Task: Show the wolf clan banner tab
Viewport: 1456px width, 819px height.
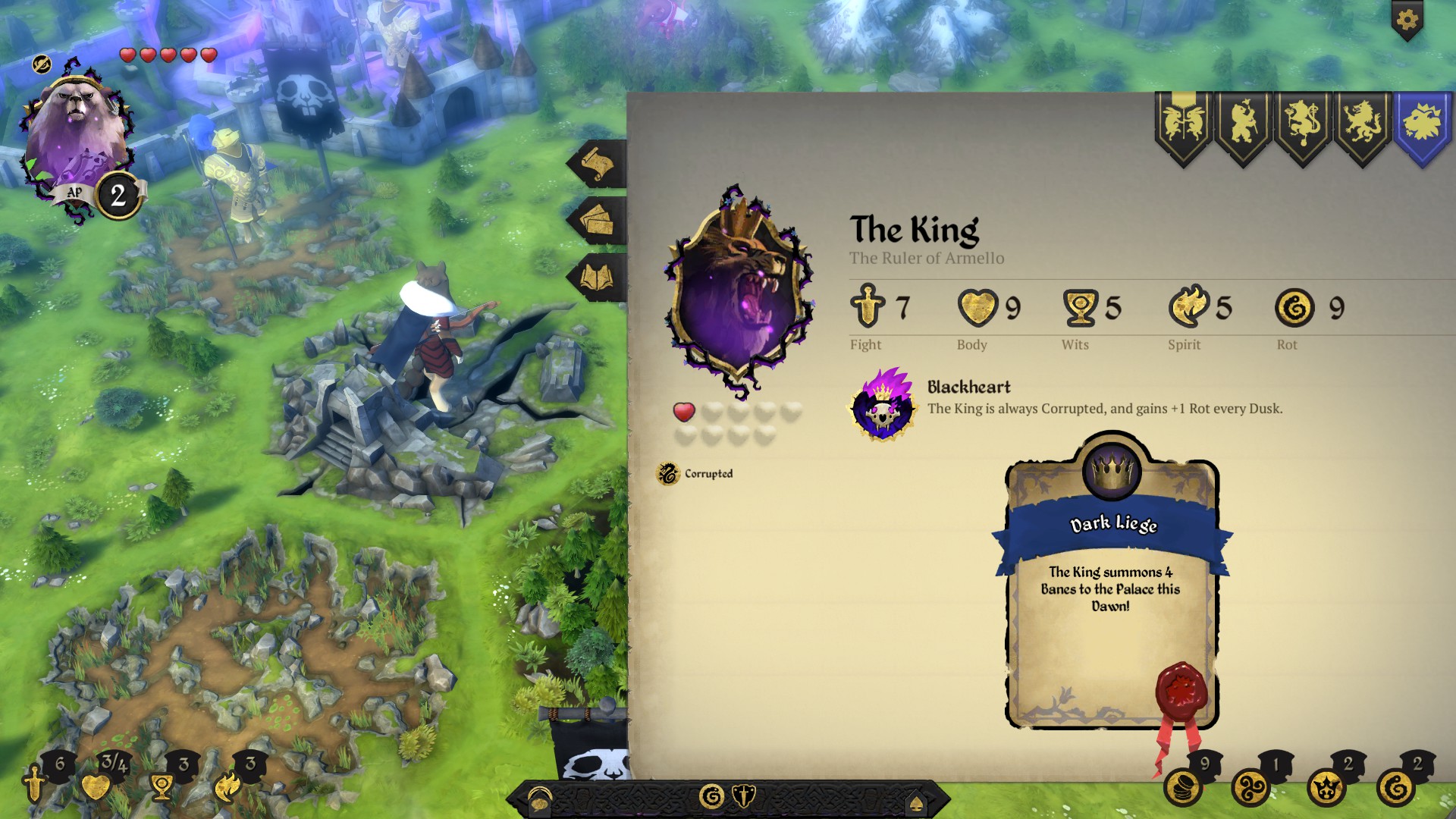Action: point(1363,125)
